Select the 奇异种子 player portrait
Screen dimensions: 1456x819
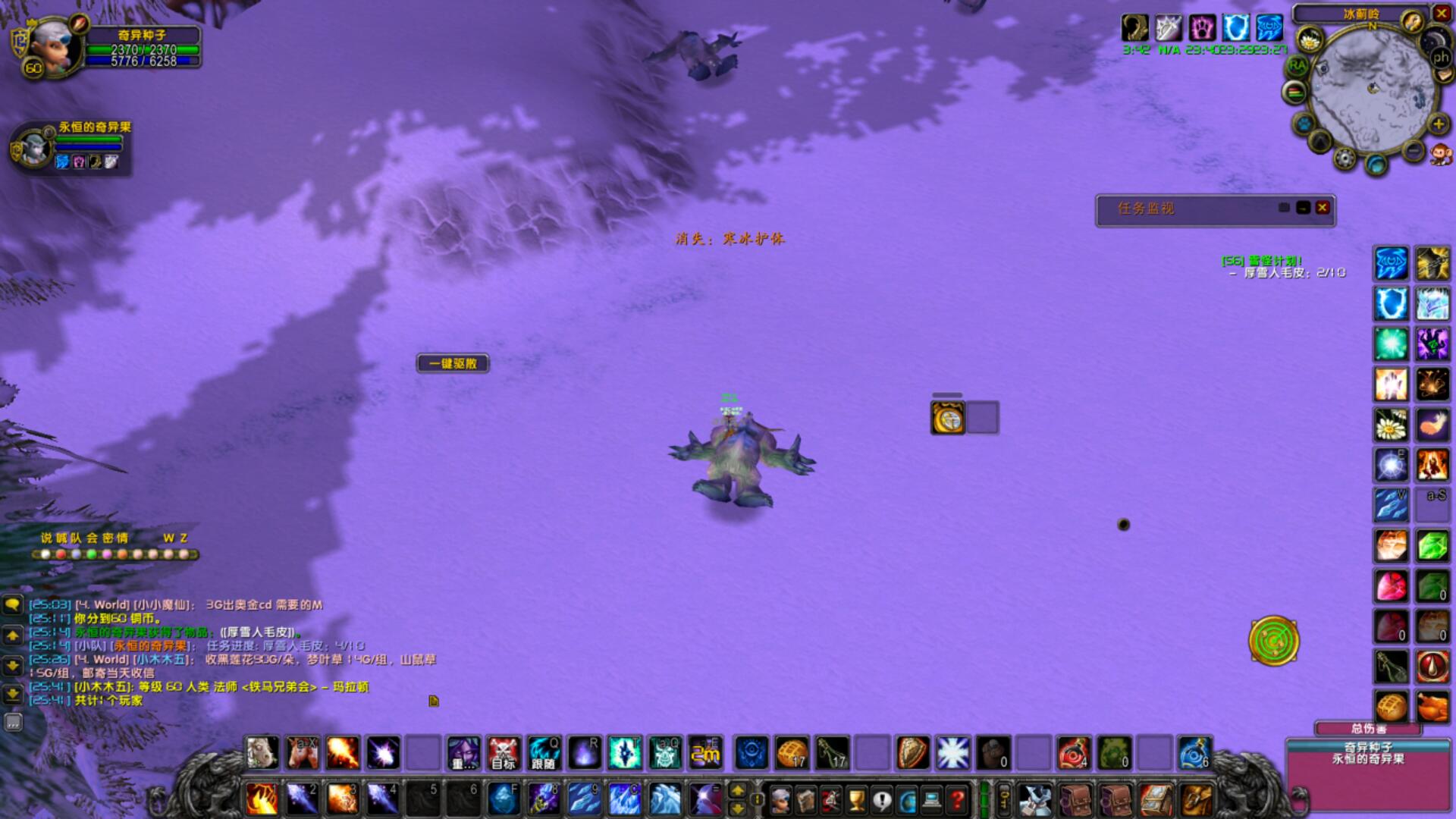point(53,47)
